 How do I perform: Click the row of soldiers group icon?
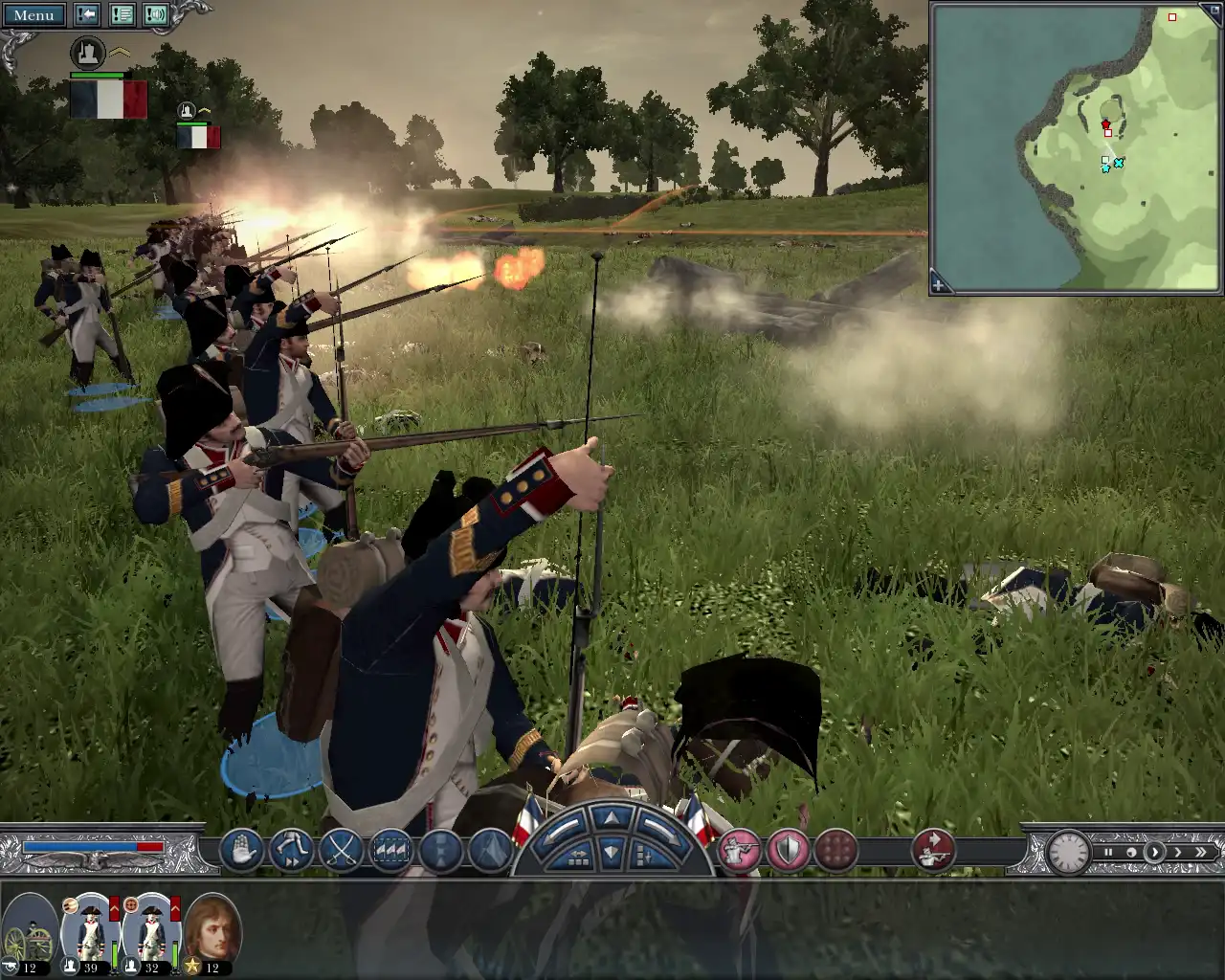tap(392, 850)
